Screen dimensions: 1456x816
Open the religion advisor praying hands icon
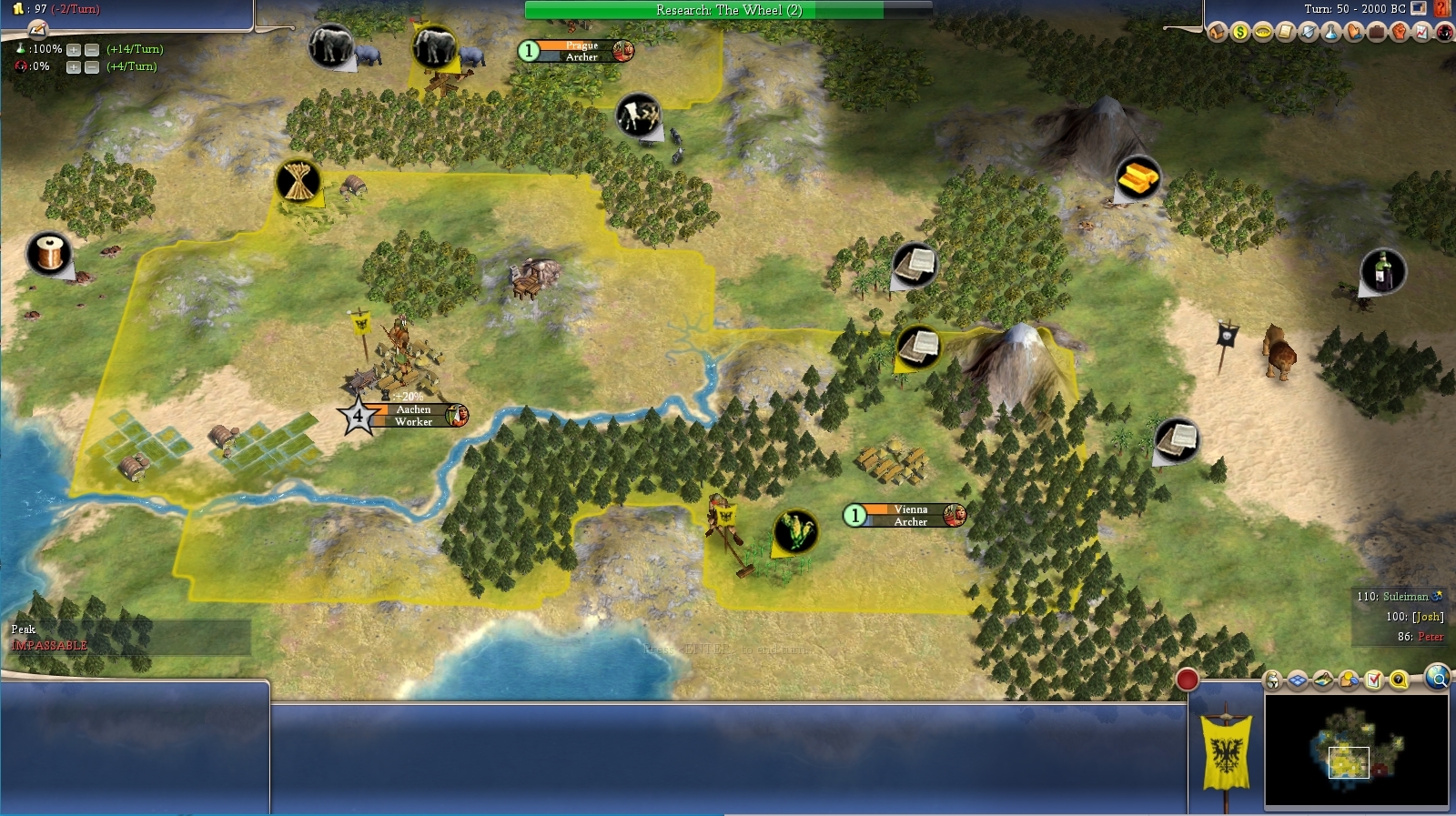pos(1353,33)
